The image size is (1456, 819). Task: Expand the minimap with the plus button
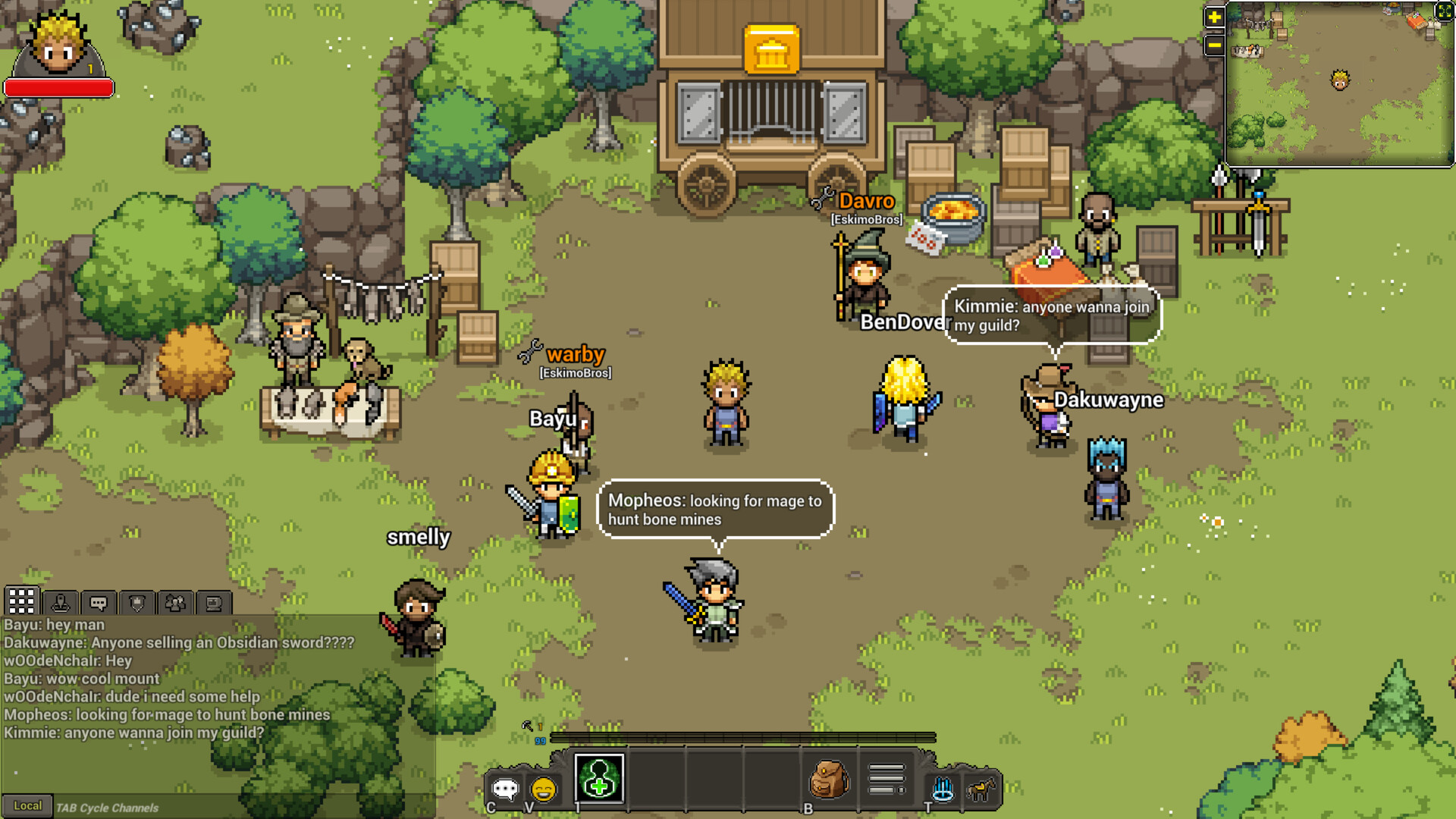click(1213, 16)
